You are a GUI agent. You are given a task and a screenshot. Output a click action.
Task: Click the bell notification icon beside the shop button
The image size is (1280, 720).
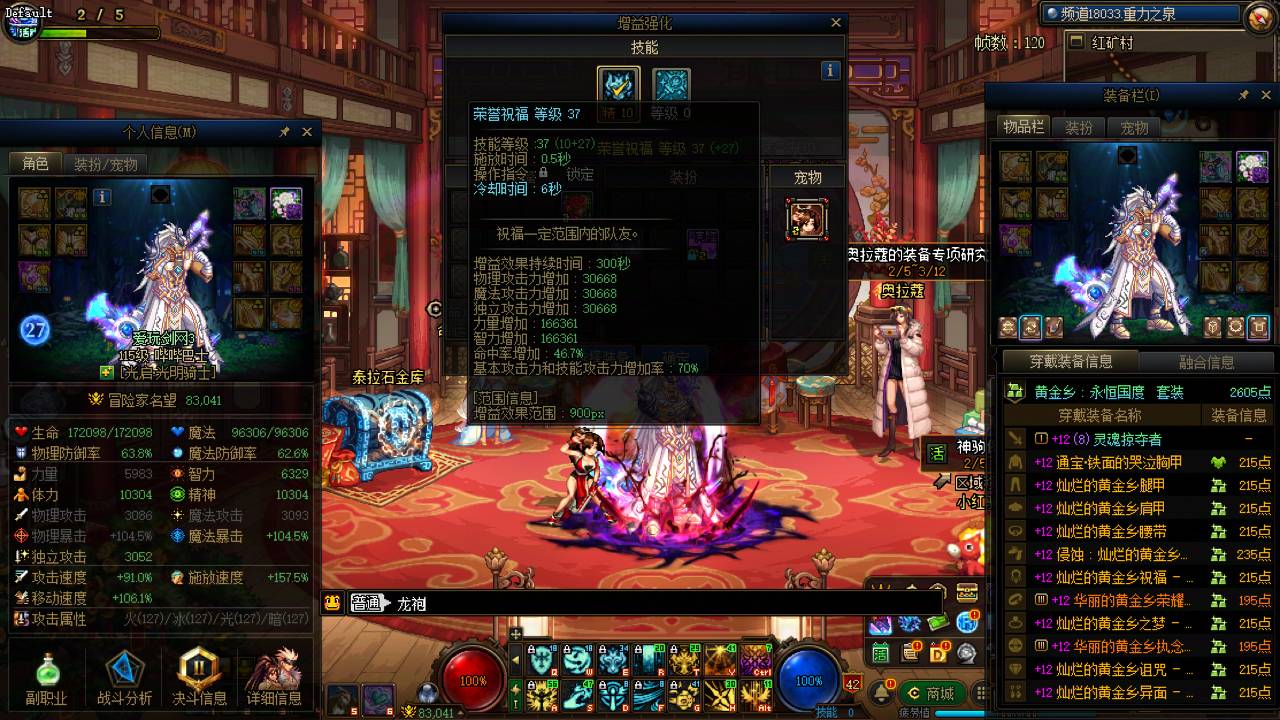pos(882,693)
